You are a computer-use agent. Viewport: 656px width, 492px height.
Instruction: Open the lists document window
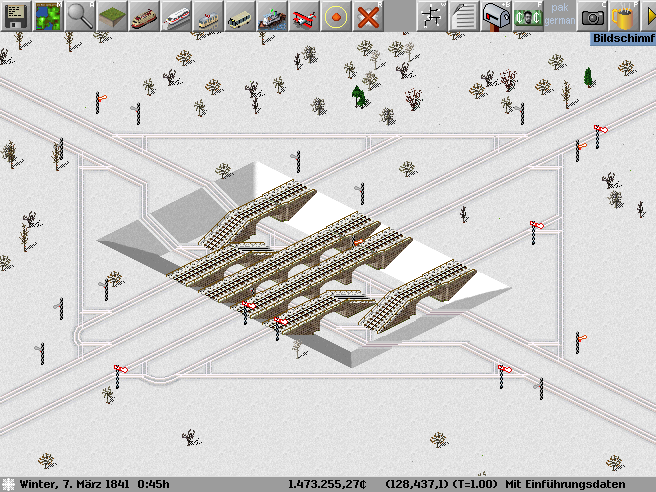(x=464, y=16)
